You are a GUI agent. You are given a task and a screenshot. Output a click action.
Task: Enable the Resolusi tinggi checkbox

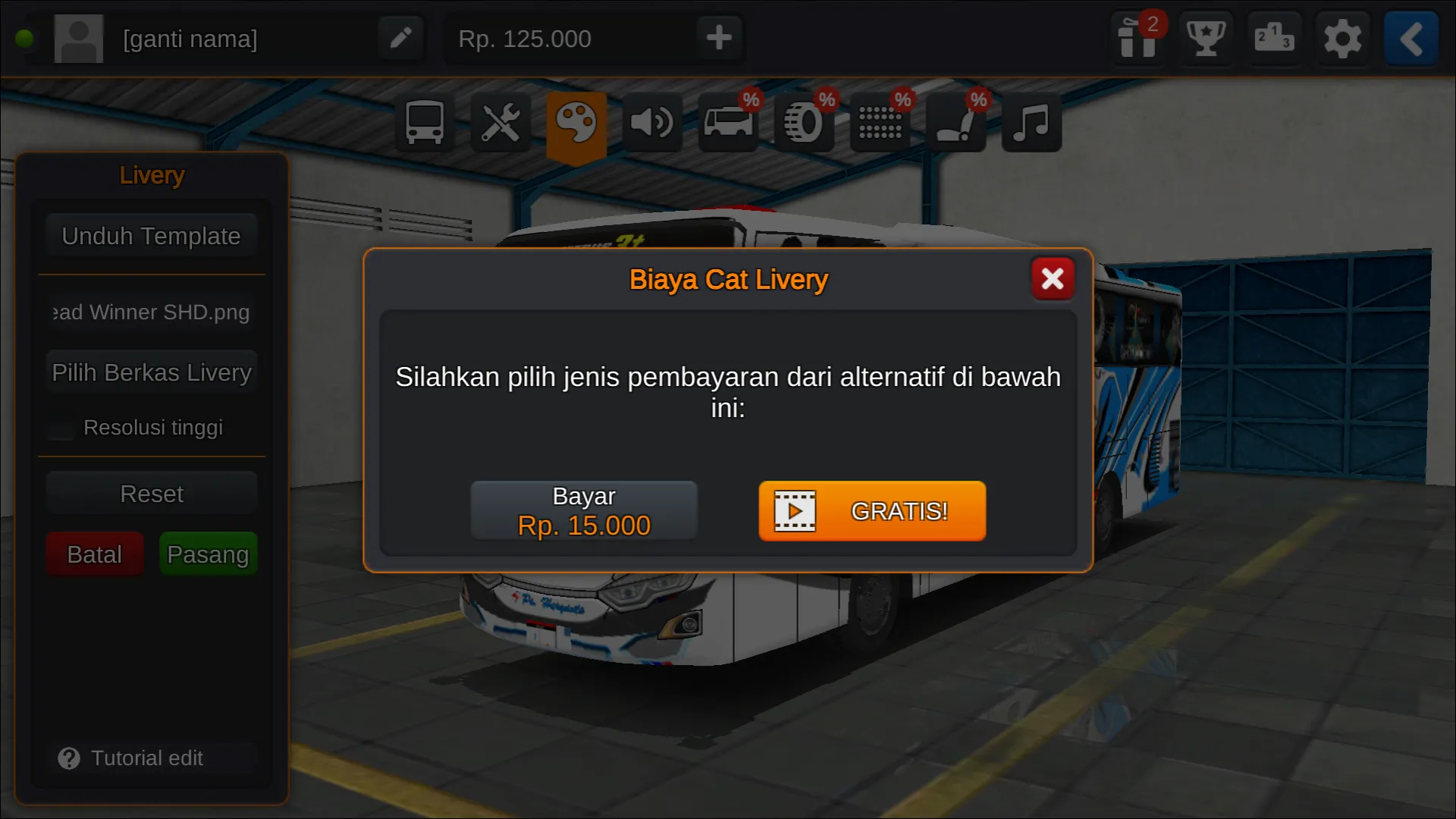point(59,427)
